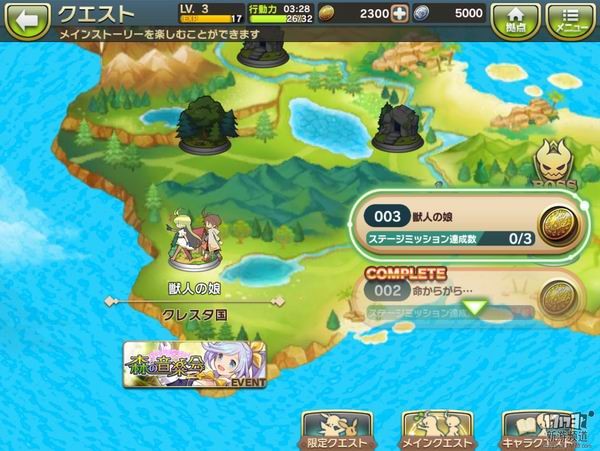Switch to 限定クエスト tab
The image size is (600, 451).
[x=337, y=429]
